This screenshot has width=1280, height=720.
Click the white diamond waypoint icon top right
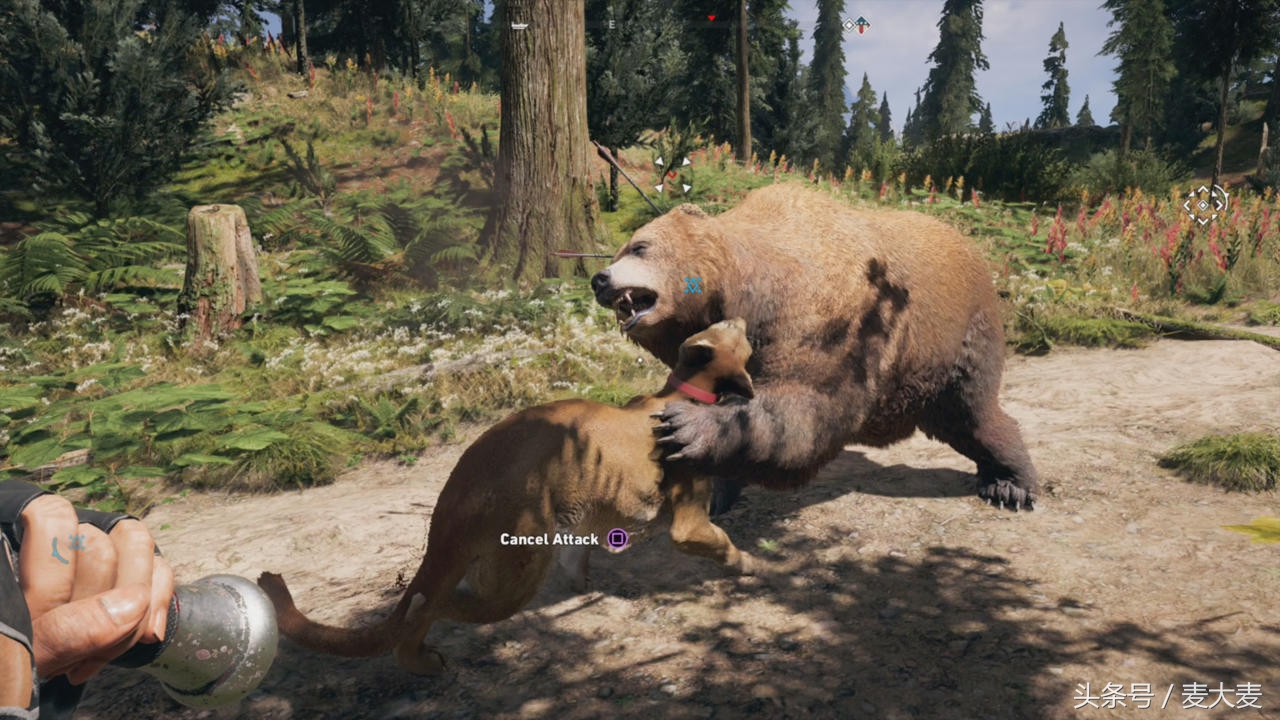tap(849, 25)
